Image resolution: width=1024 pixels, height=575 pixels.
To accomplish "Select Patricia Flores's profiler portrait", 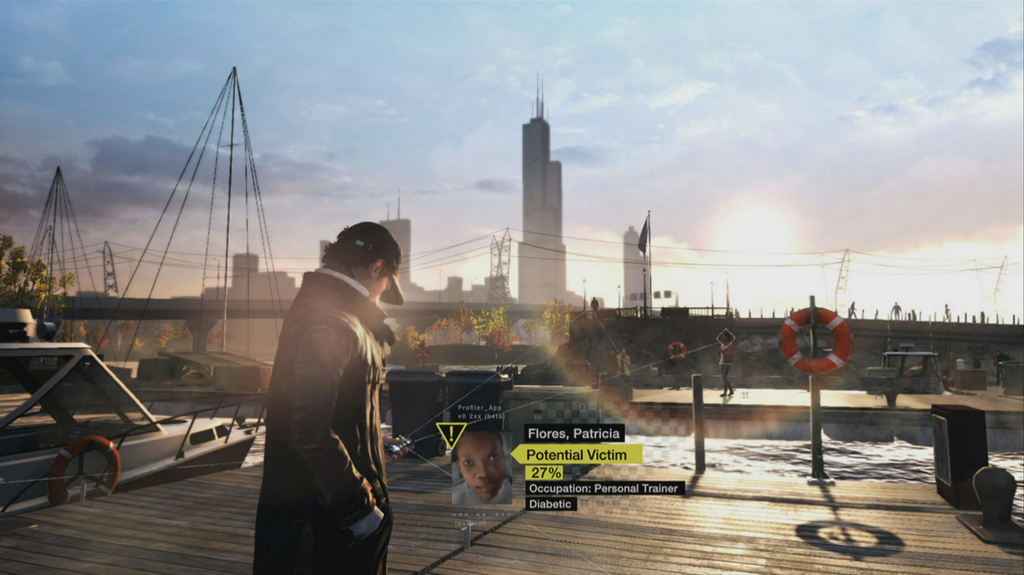I will click(x=482, y=467).
